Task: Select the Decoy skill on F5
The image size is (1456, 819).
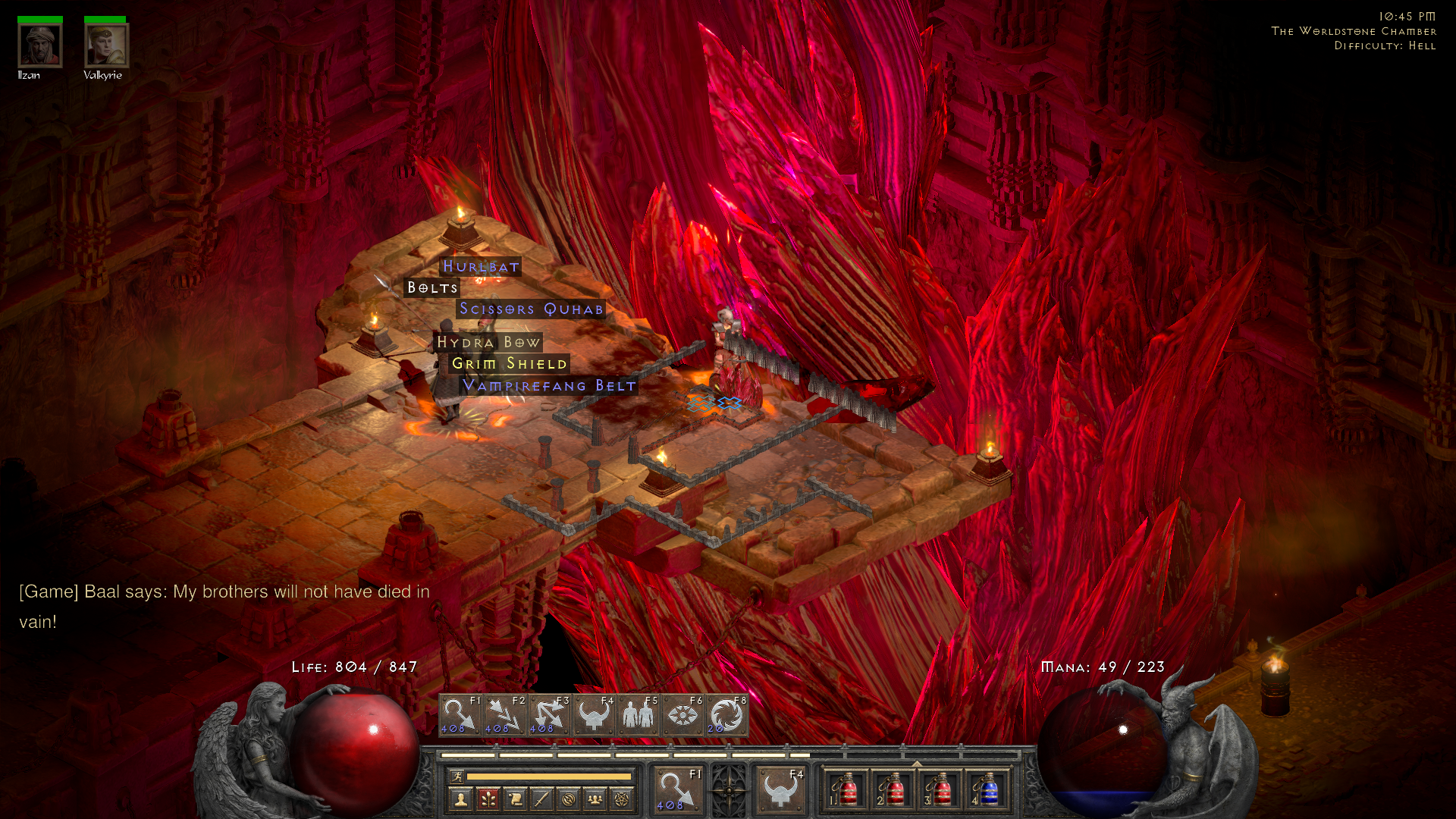Action: [639, 714]
